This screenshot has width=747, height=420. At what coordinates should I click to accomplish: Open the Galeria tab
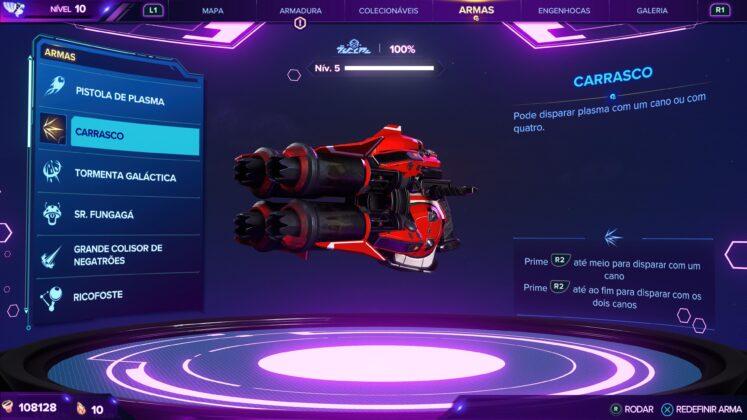[652, 10]
